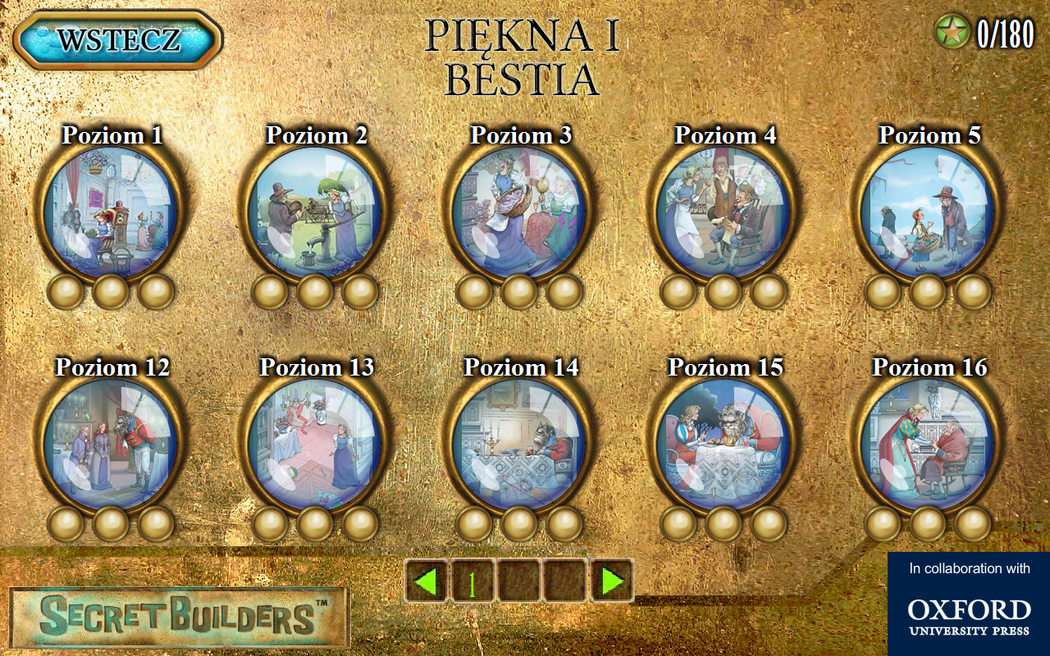This screenshot has height=656, width=1050.
Task: Open level Poziom 2
Action: coord(315,212)
